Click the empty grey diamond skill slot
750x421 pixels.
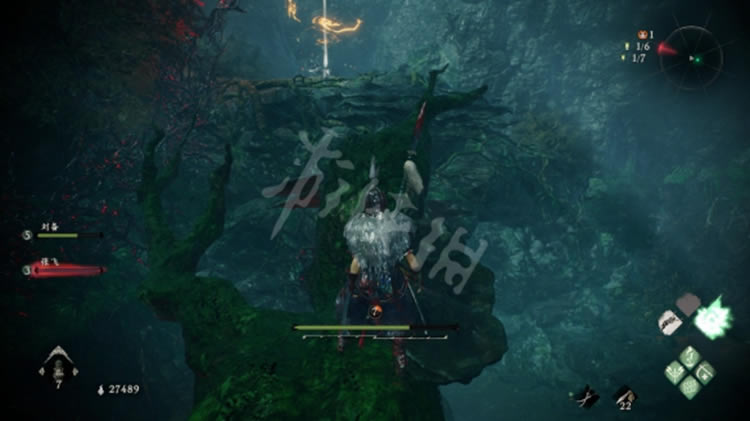click(x=688, y=302)
